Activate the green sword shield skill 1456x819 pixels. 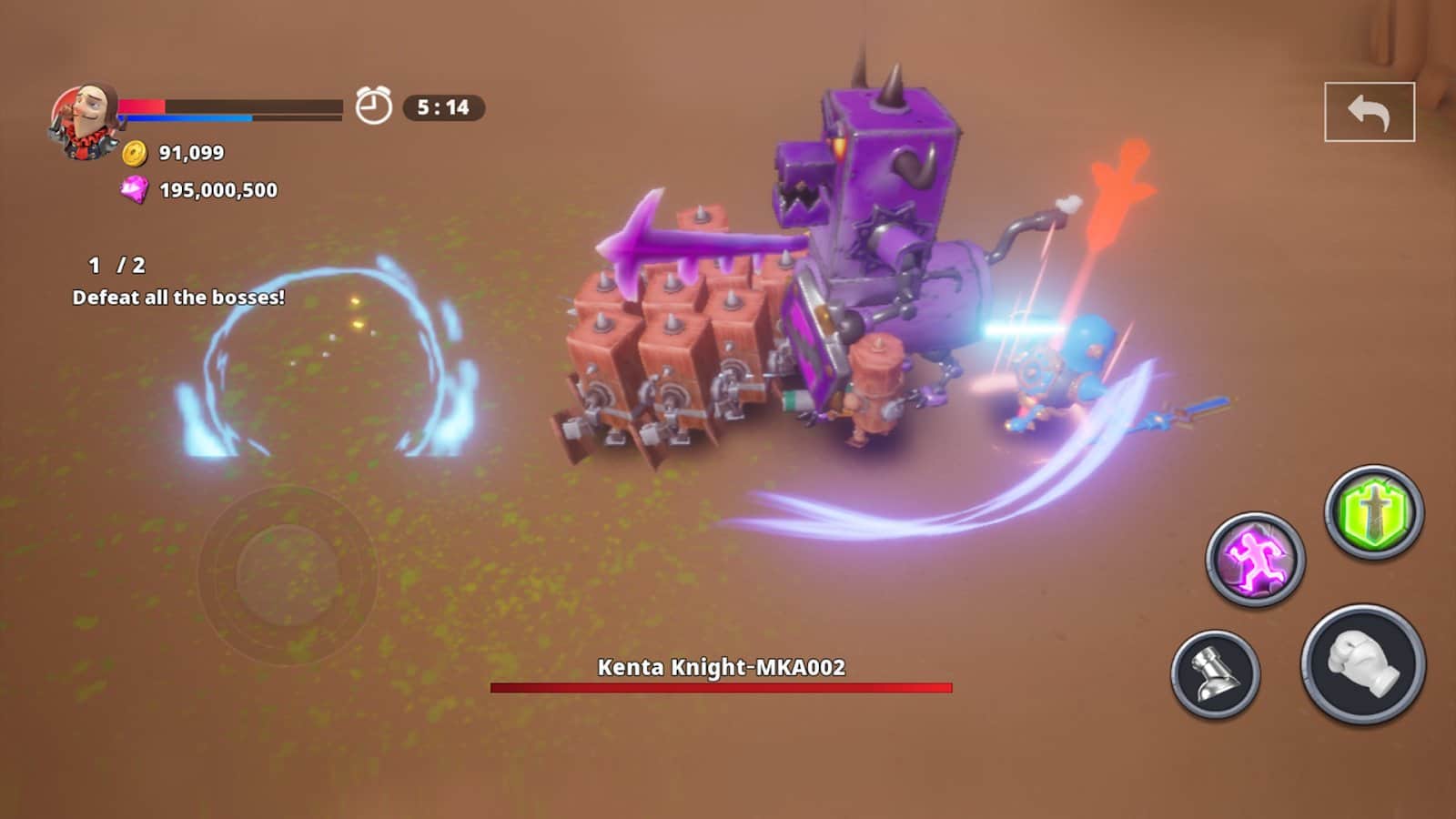coord(1373,511)
